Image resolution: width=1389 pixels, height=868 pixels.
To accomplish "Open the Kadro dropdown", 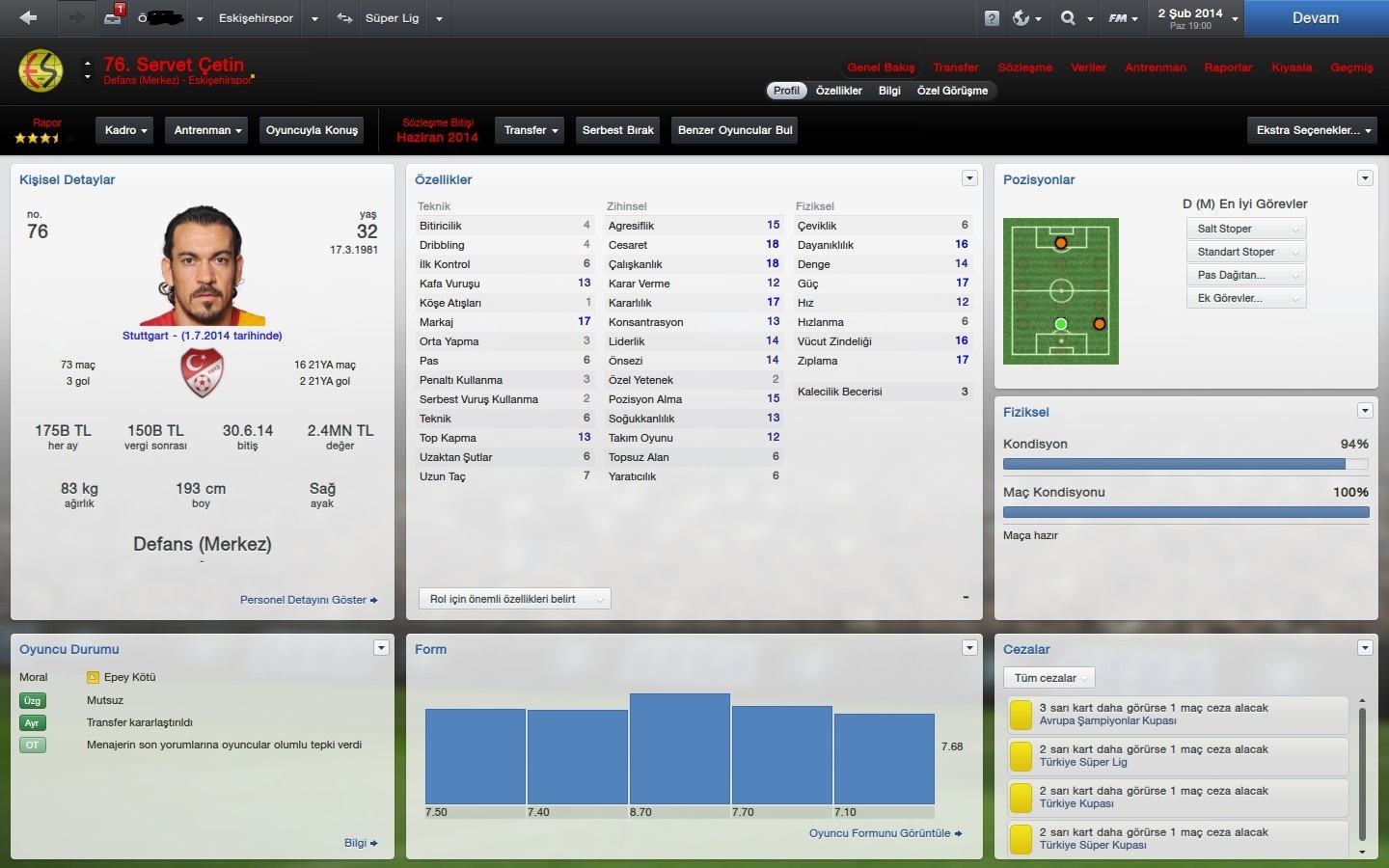I will click(x=125, y=130).
